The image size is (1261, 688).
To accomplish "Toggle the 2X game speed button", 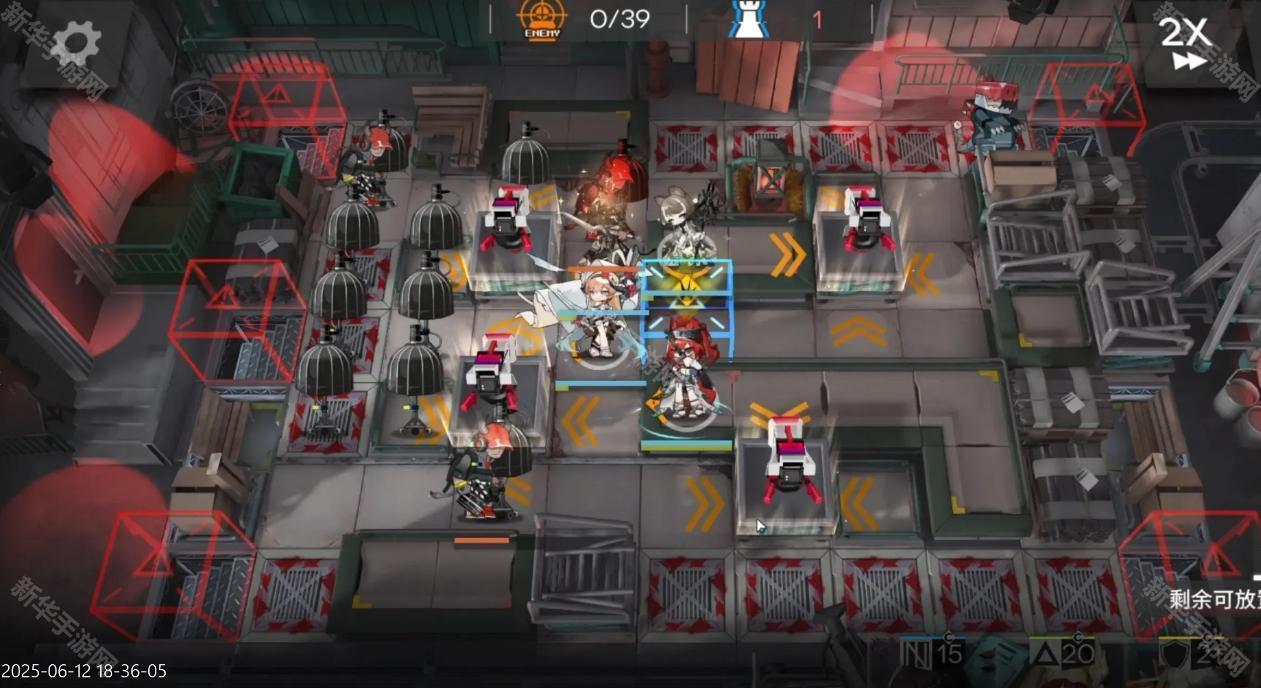I will pos(1186,43).
